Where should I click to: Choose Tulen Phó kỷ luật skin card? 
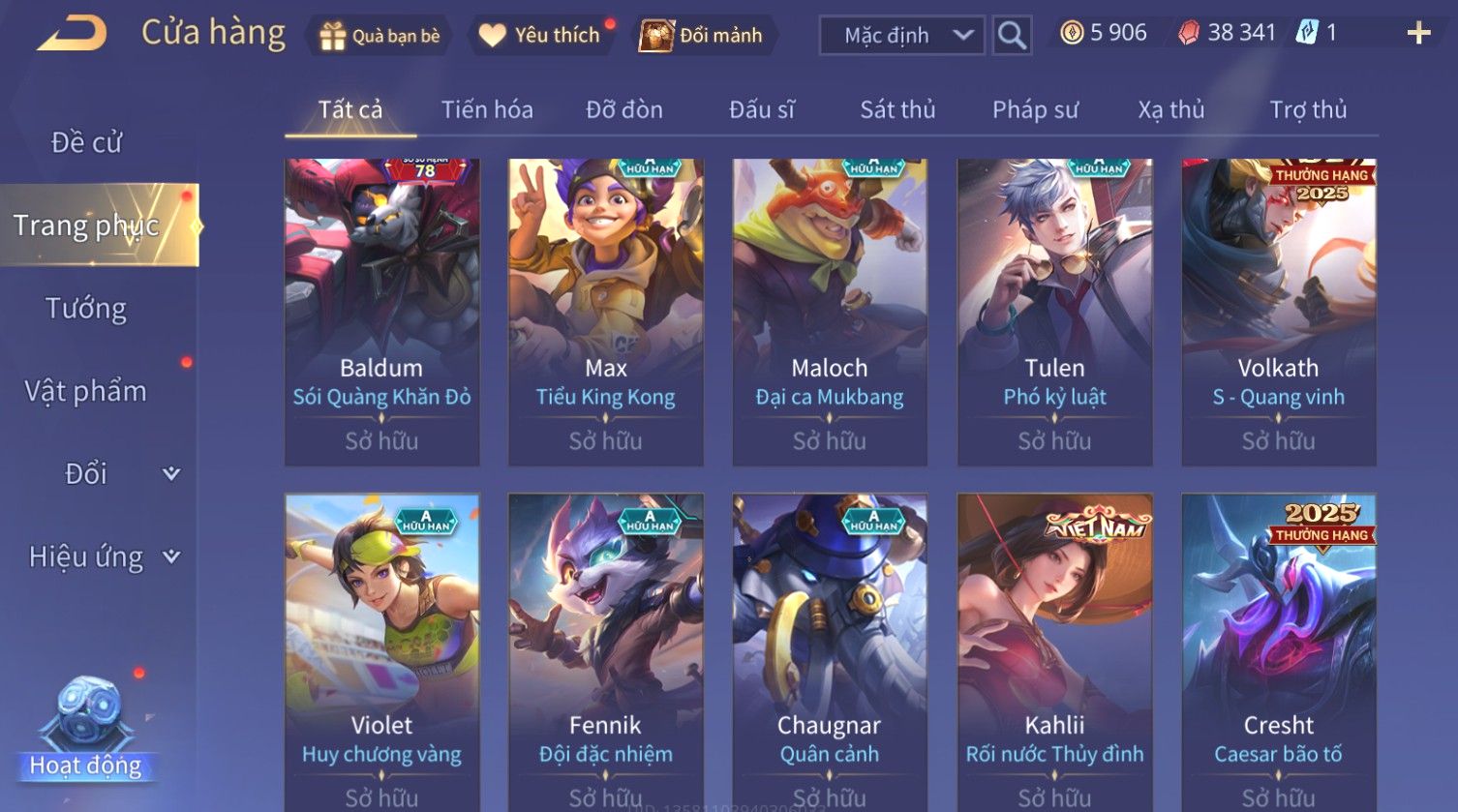1054,312
